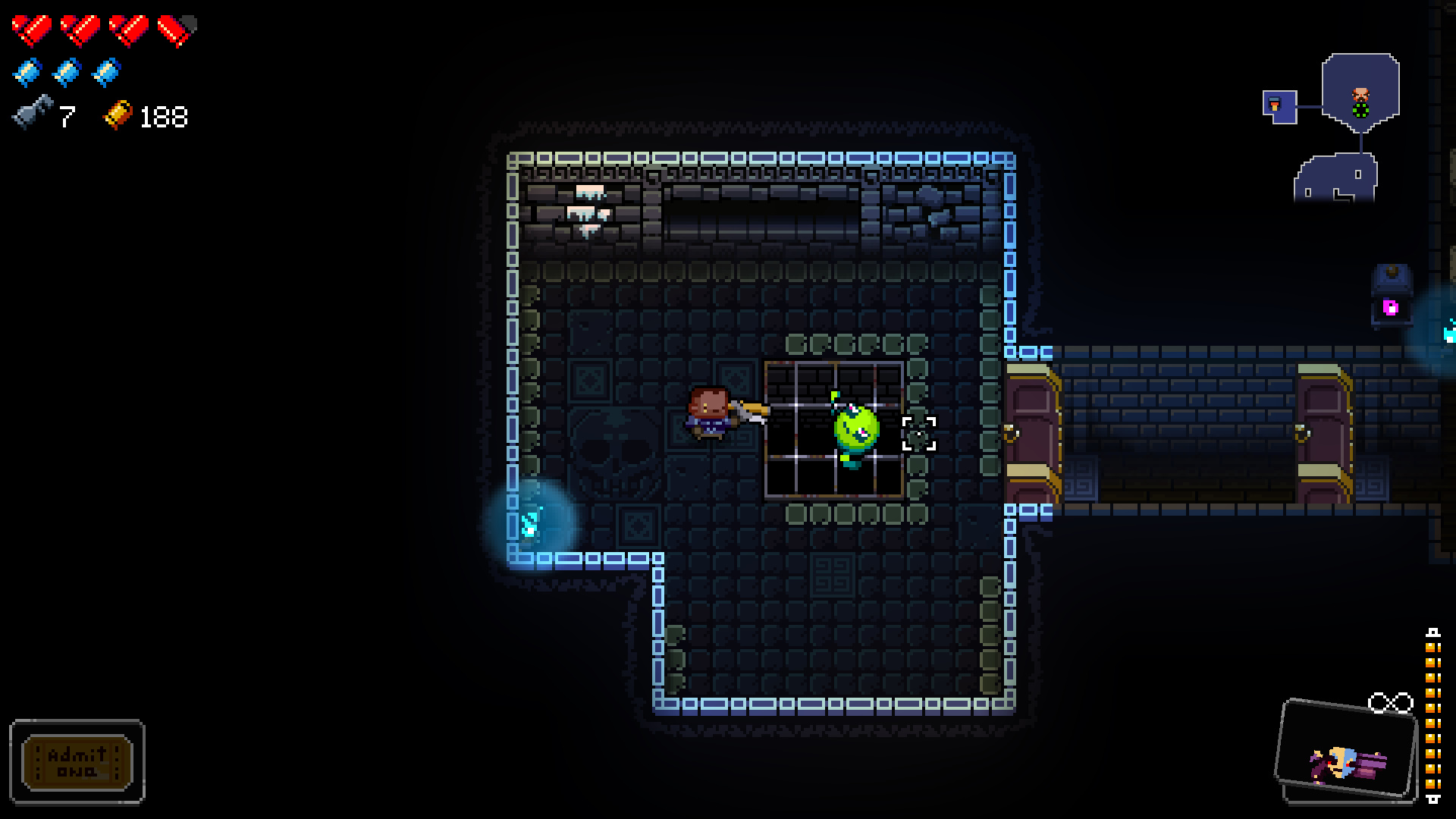
Task: Toggle the glowing blue wall sconce
Action: pyautogui.click(x=531, y=522)
